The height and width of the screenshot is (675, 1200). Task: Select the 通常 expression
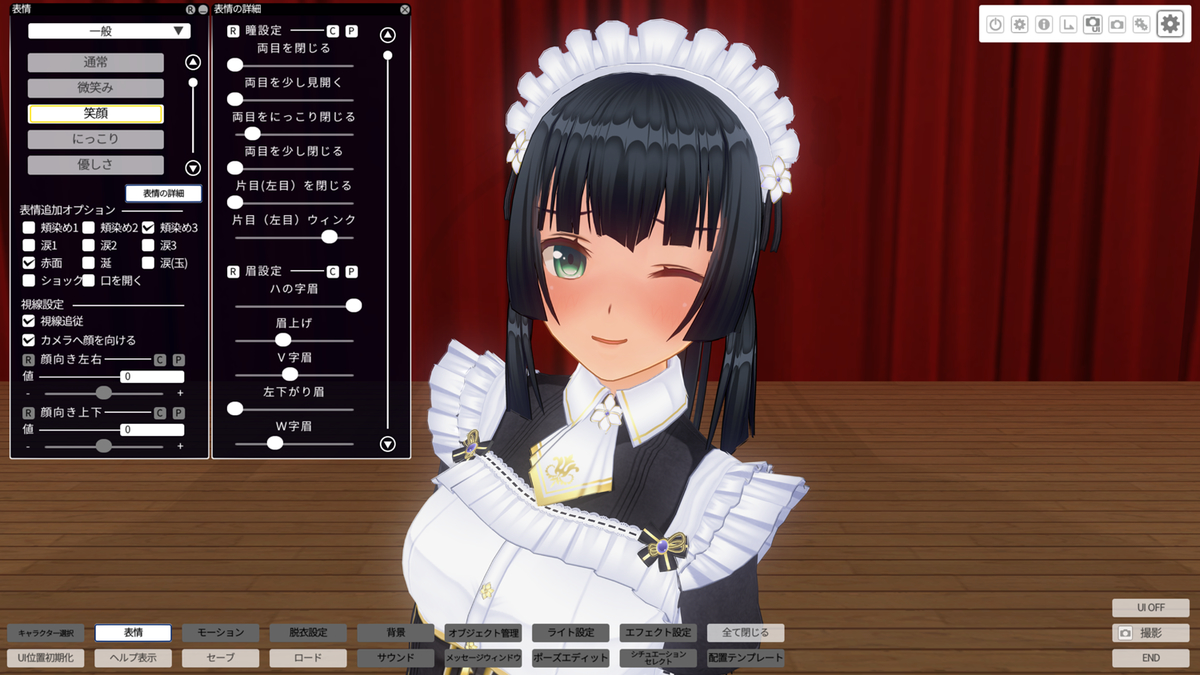click(95, 62)
